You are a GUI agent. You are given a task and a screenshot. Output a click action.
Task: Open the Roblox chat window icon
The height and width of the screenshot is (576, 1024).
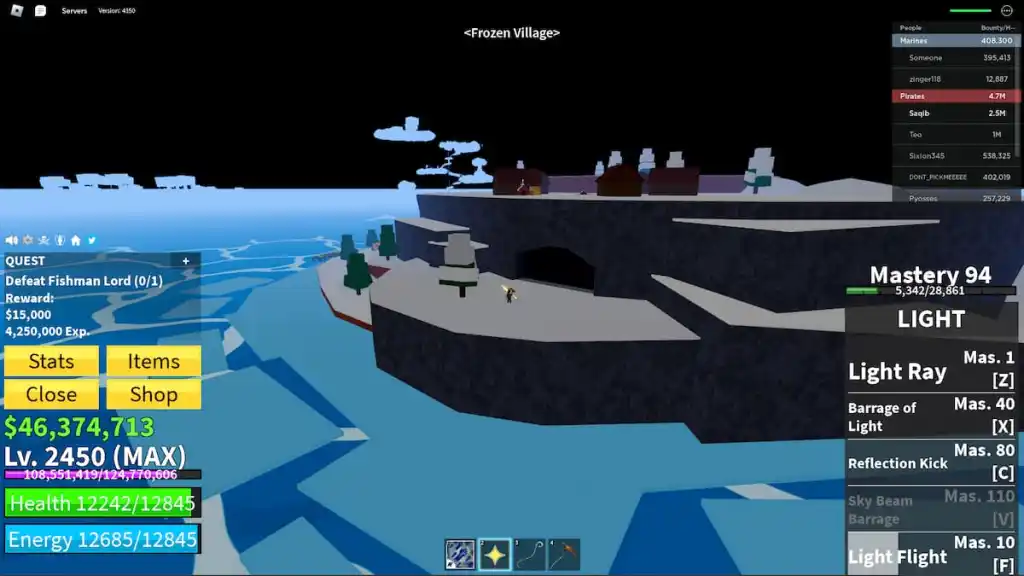click(40, 11)
